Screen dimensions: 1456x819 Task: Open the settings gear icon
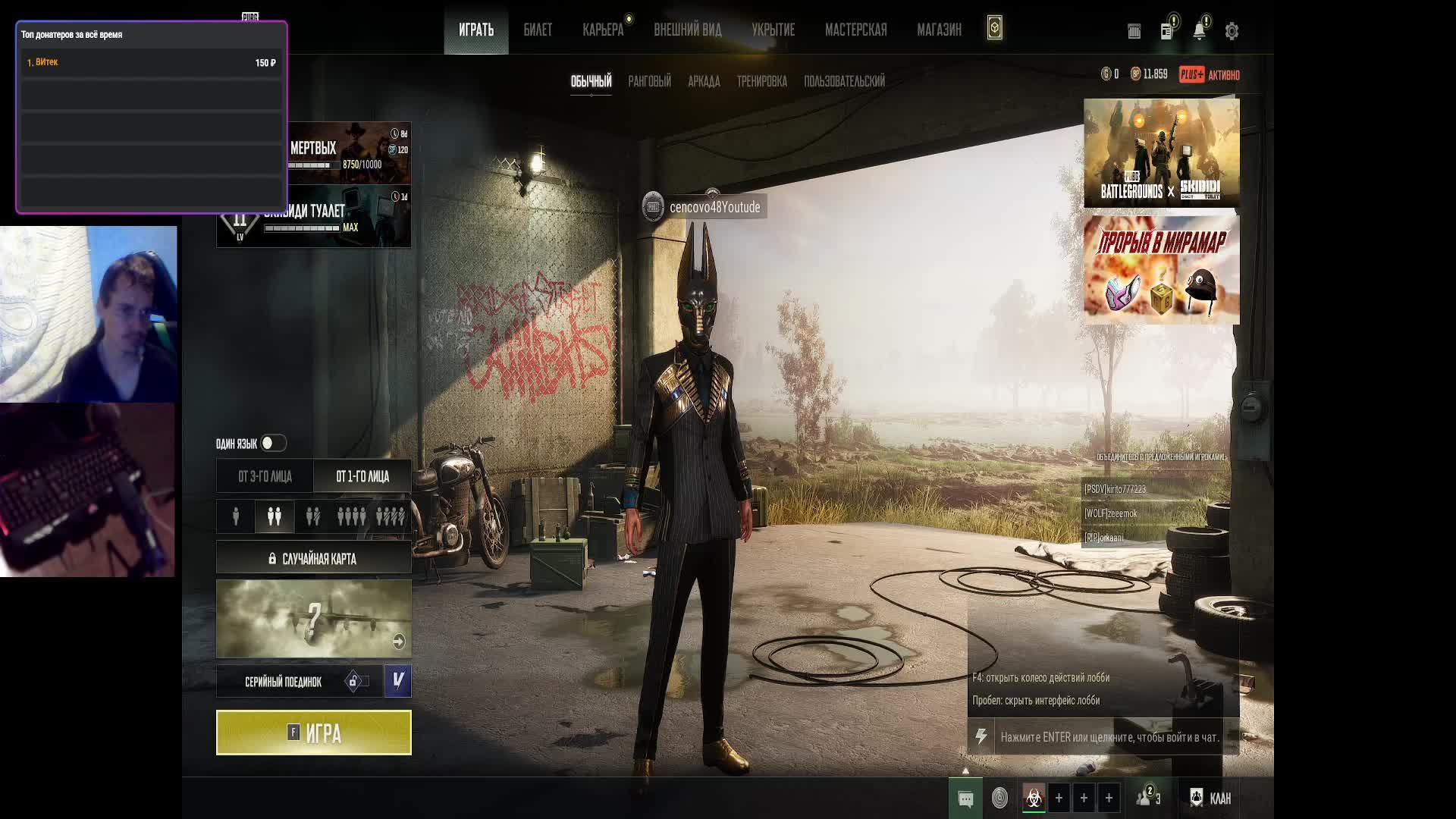tap(1232, 31)
